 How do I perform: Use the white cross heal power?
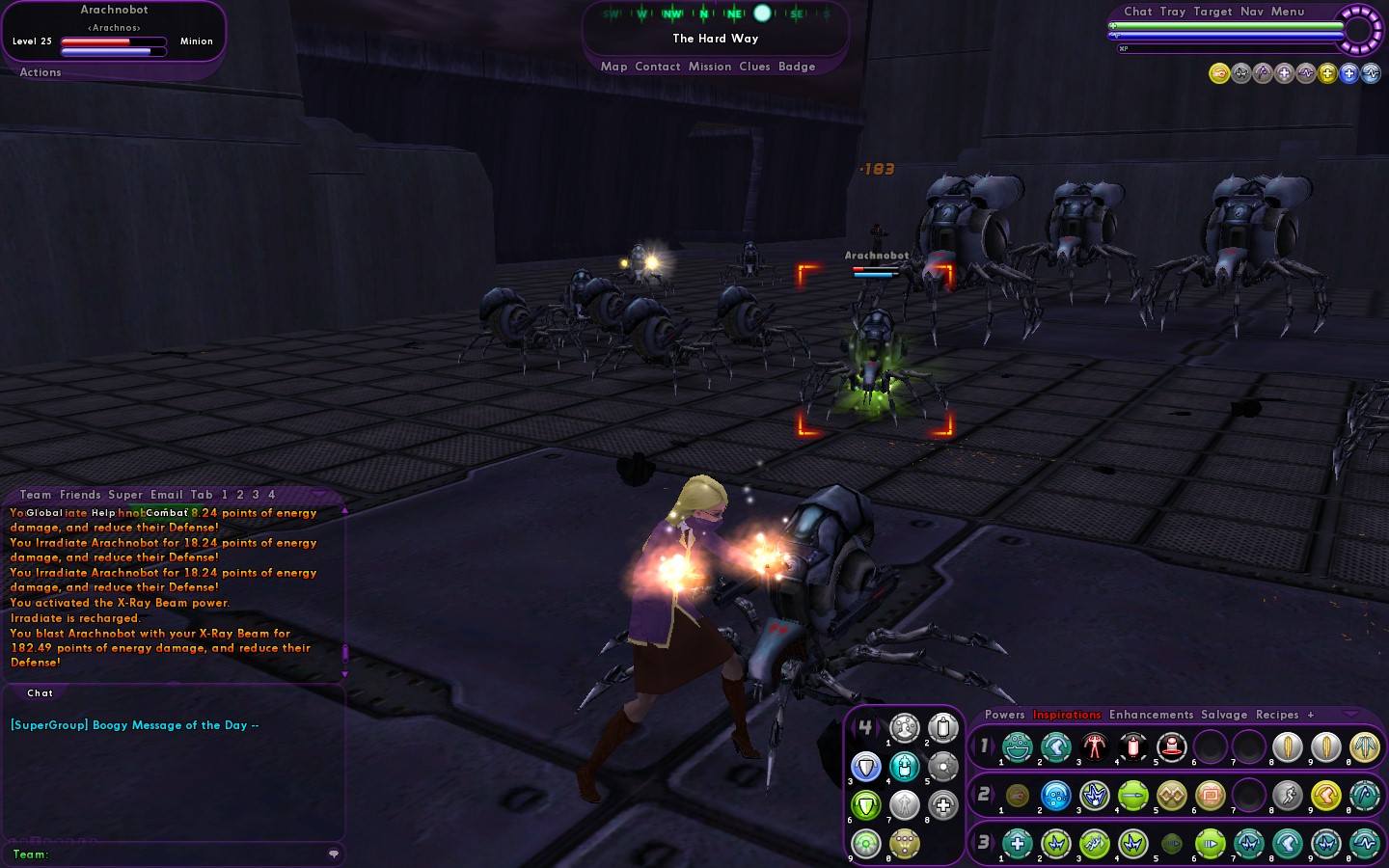pos(943,805)
